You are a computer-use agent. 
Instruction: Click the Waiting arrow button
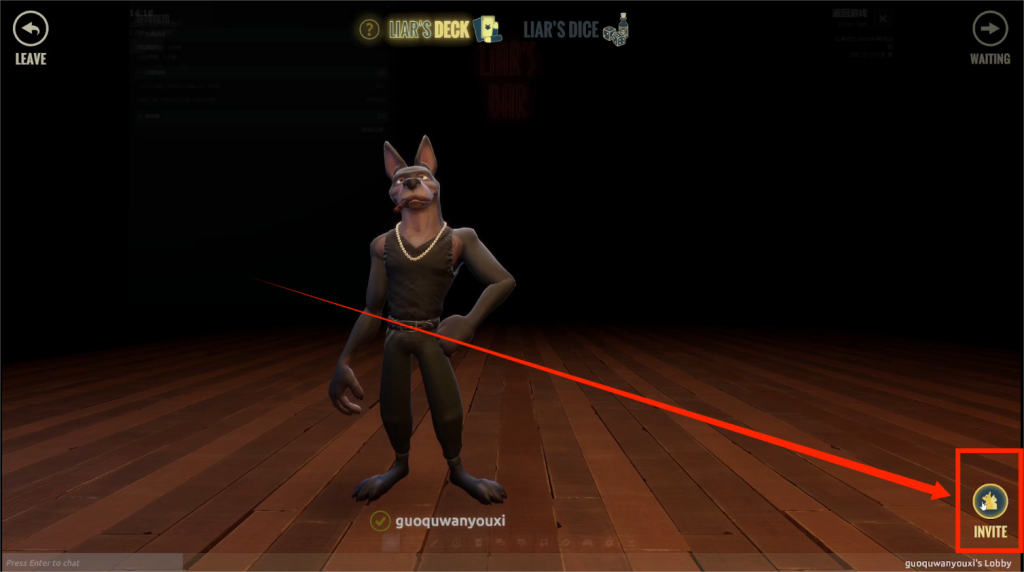tap(990, 29)
